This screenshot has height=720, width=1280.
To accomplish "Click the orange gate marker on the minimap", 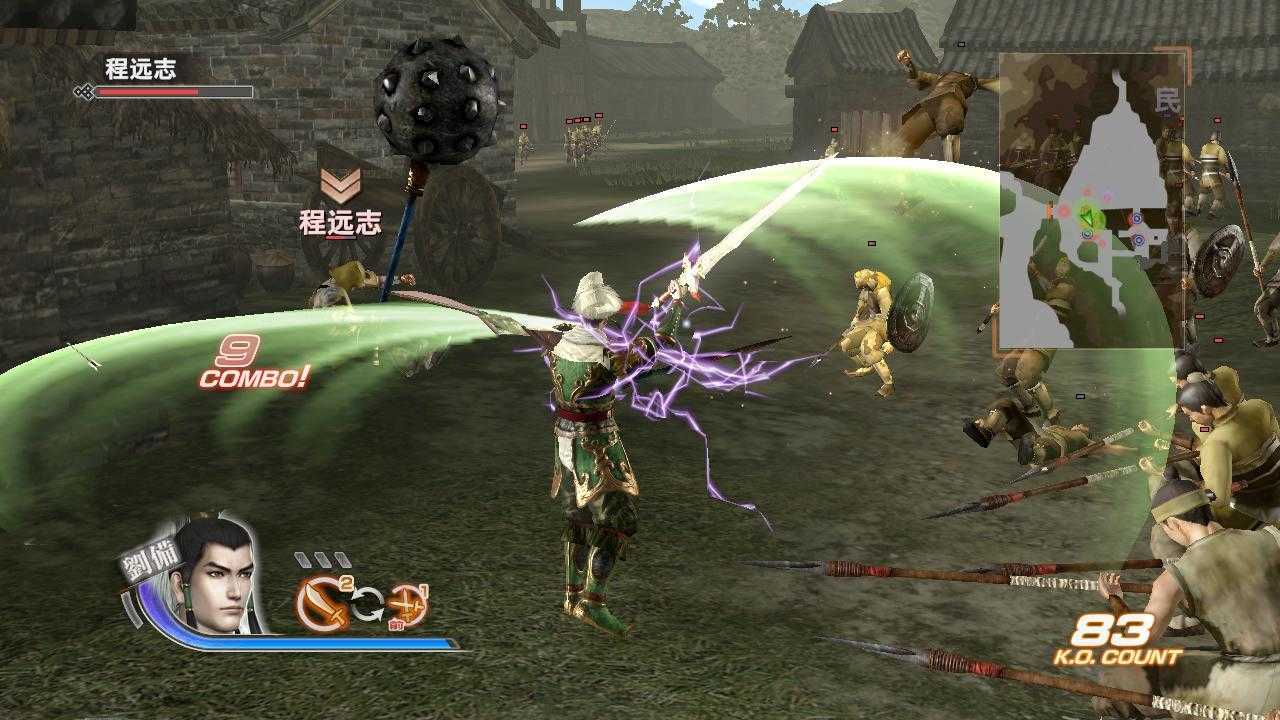I will click(1048, 212).
